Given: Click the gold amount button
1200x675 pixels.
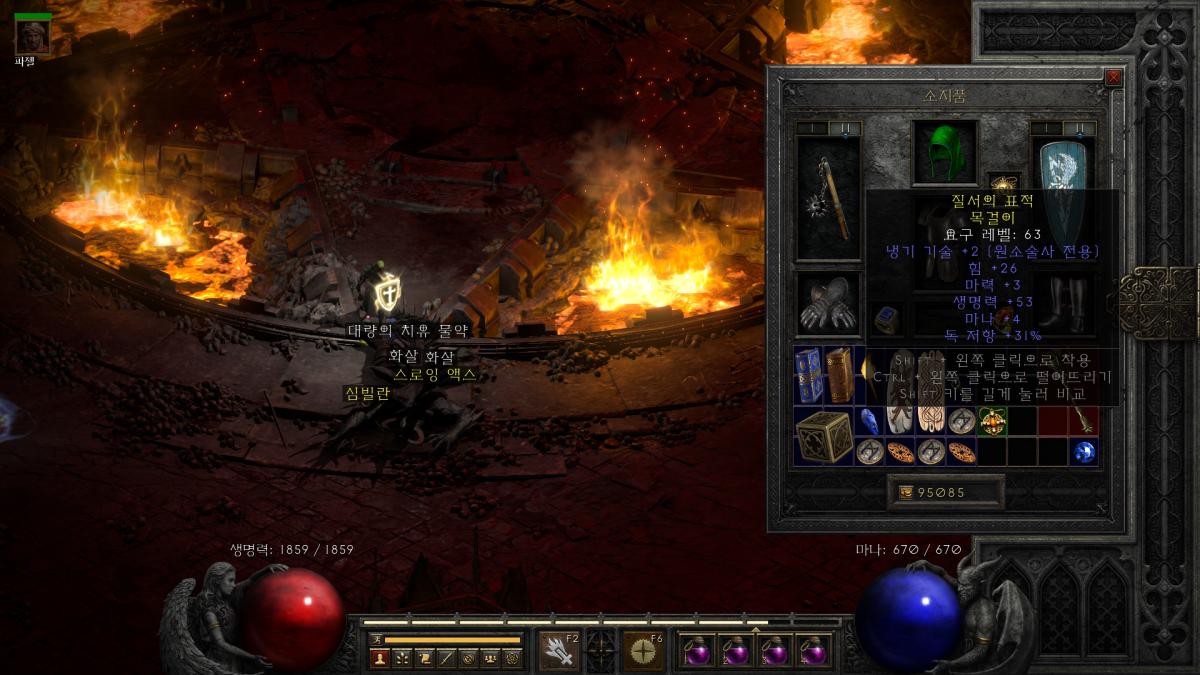Looking at the screenshot, I should click(x=946, y=492).
